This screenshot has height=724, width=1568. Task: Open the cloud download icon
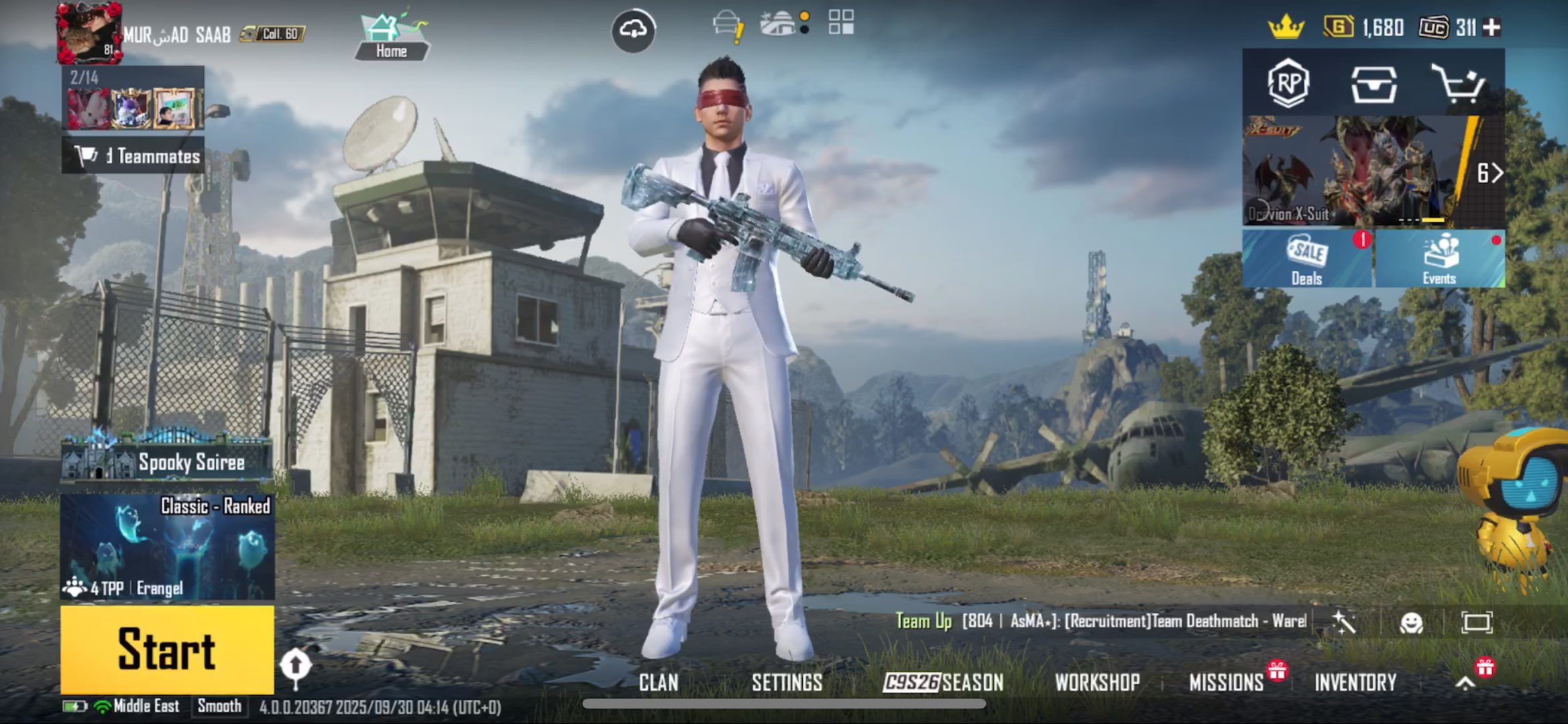coord(633,29)
